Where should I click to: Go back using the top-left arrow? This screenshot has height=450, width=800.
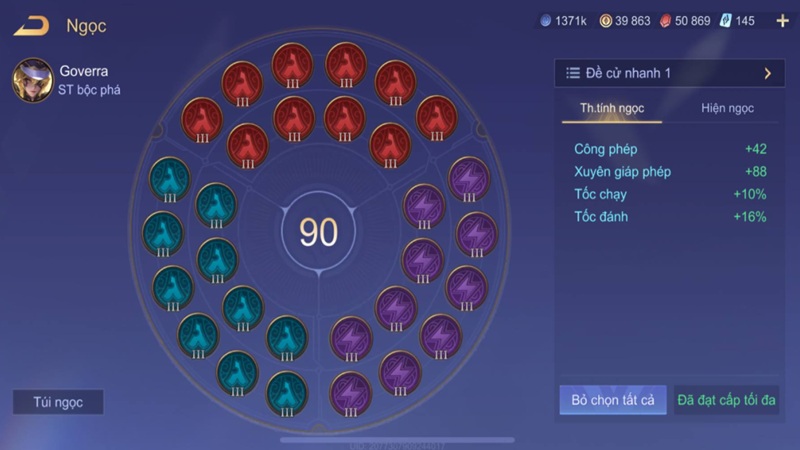pyautogui.click(x=31, y=26)
